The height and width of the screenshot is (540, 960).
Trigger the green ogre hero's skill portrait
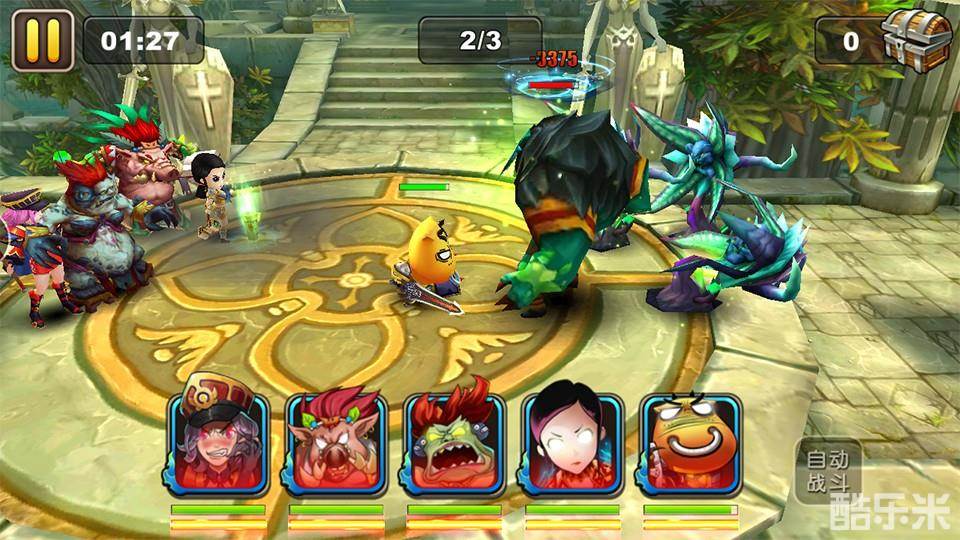pos(454,443)
